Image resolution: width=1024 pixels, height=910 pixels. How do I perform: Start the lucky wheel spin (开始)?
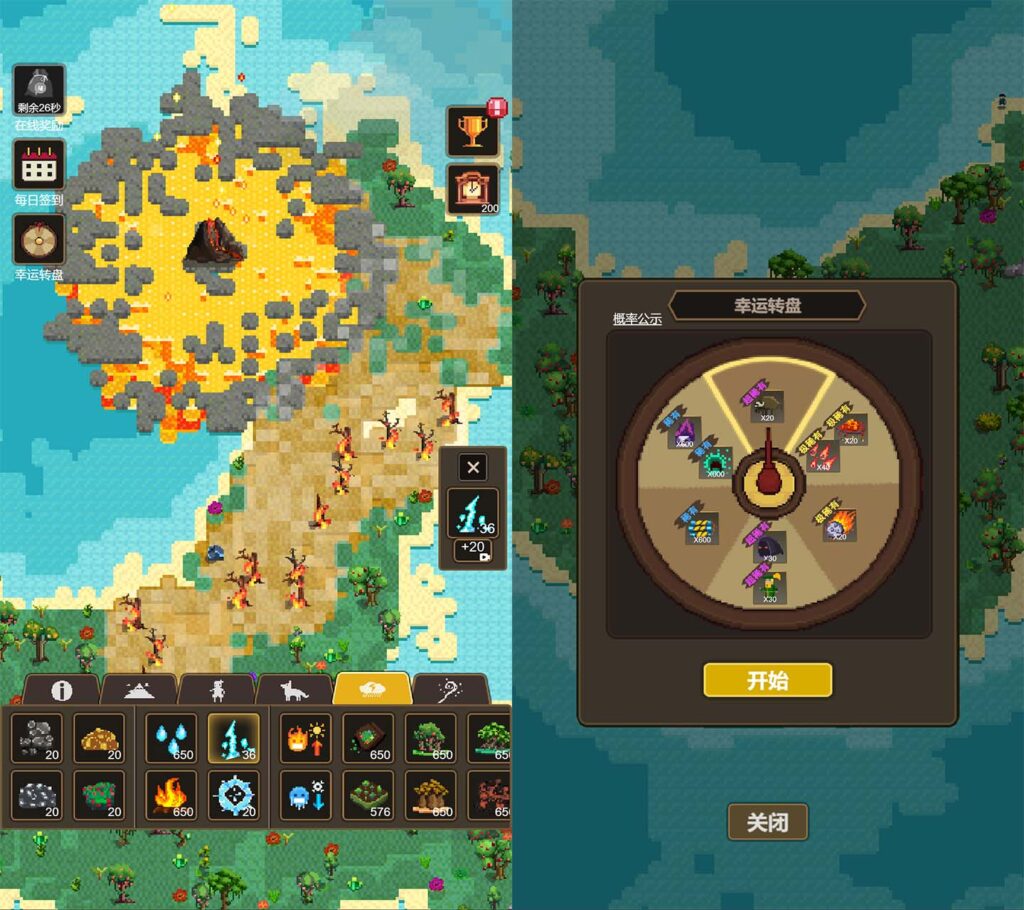click(x=767, y=680)
